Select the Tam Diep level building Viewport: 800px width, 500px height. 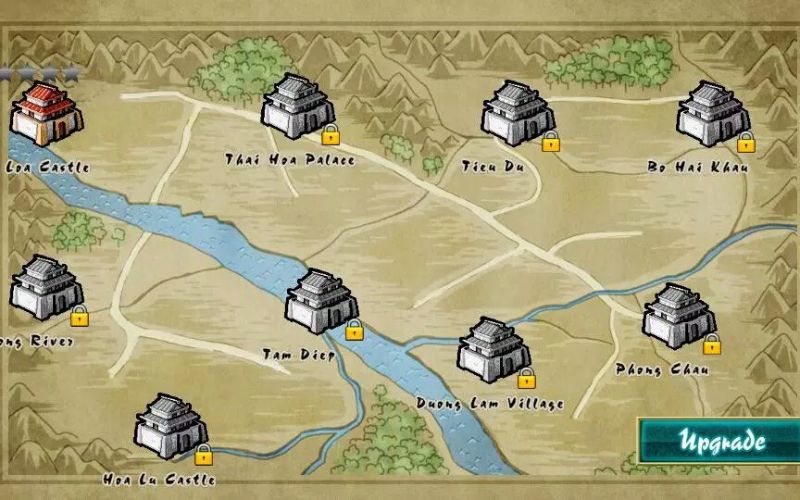(x=321, y=301)
